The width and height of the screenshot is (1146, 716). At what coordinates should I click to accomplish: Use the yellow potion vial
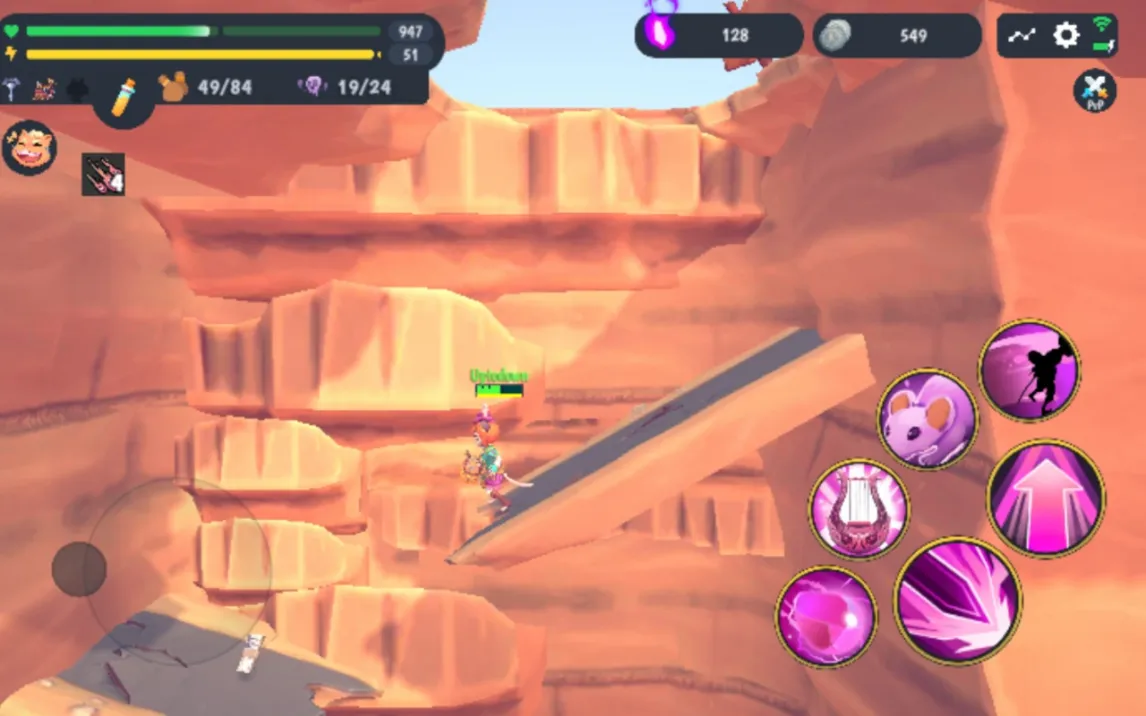(x=124, y=97)
